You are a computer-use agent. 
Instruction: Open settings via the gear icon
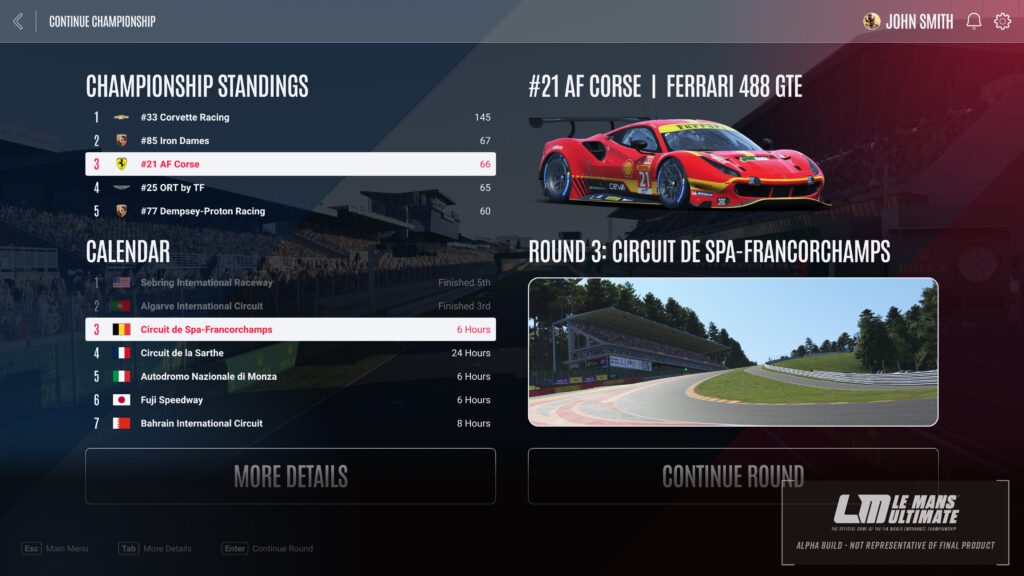click(1002, 21)
